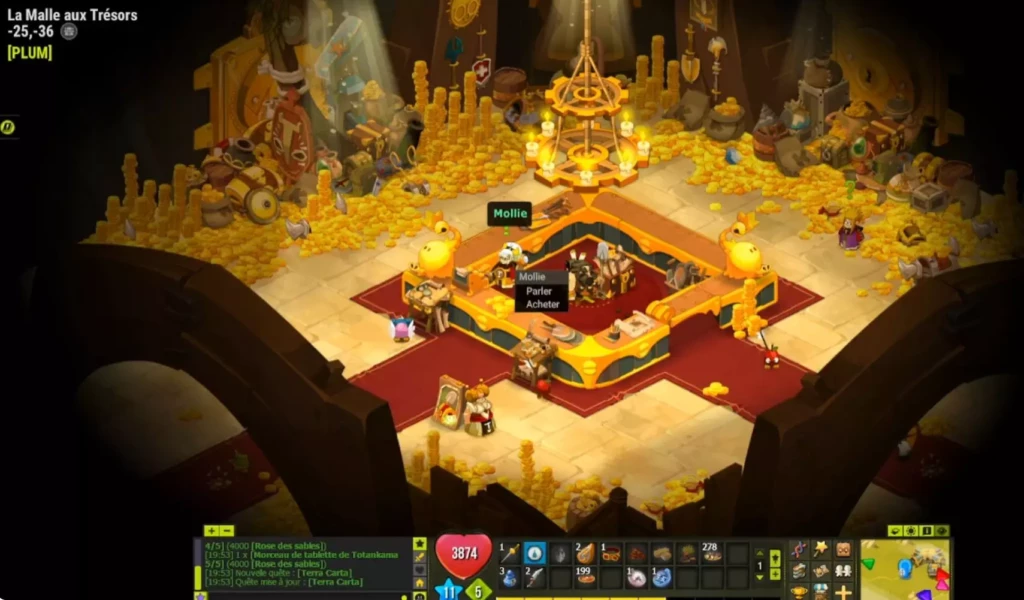
Task: Shrink the chat with the minus button
Action: click(227, 531)
